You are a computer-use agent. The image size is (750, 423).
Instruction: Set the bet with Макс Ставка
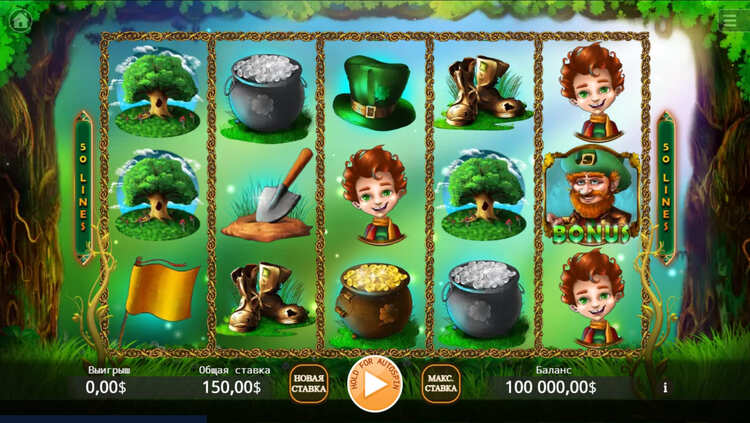pos(441,385)
